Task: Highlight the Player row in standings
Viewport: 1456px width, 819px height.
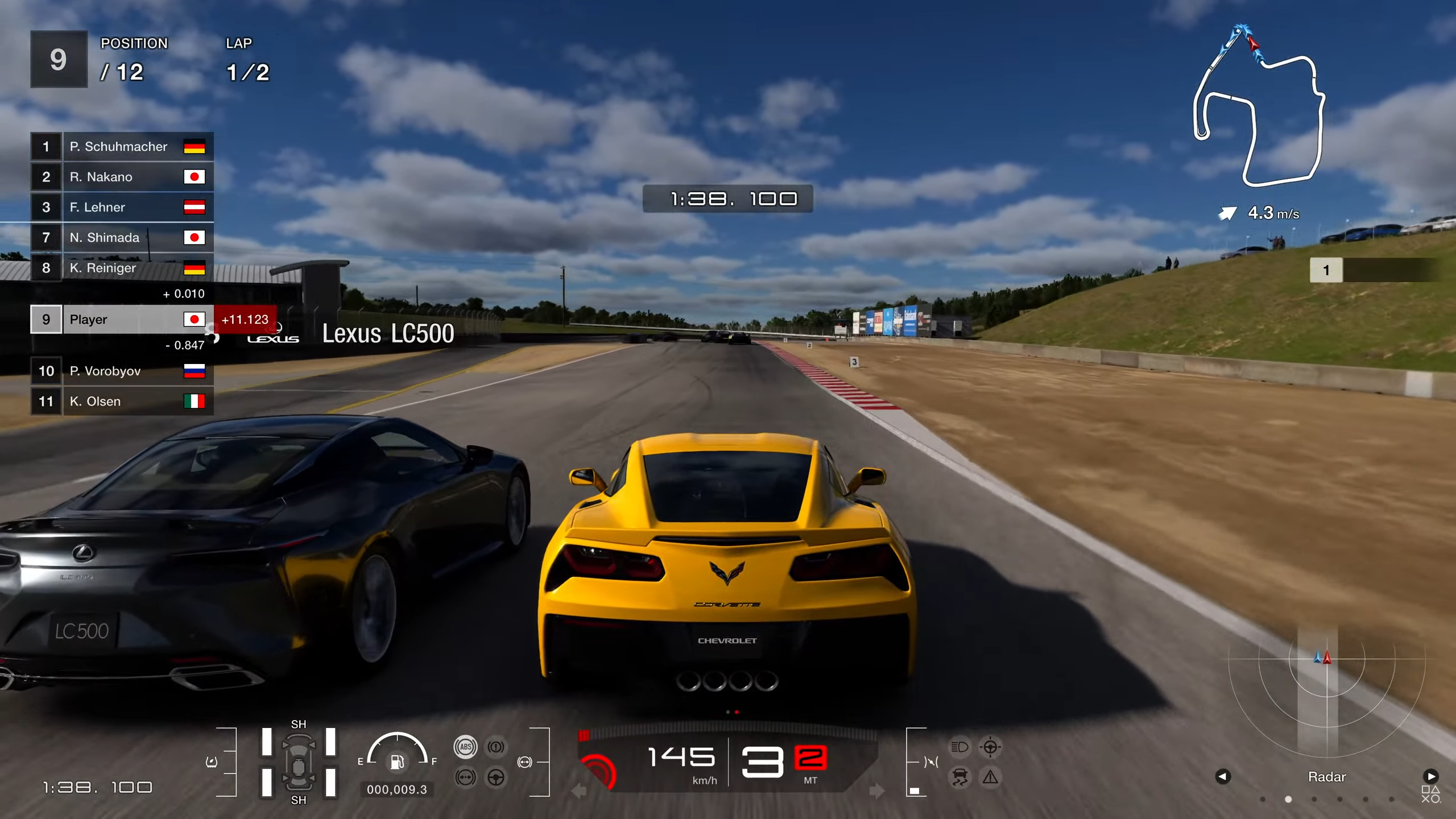Action: coord(122,320)
